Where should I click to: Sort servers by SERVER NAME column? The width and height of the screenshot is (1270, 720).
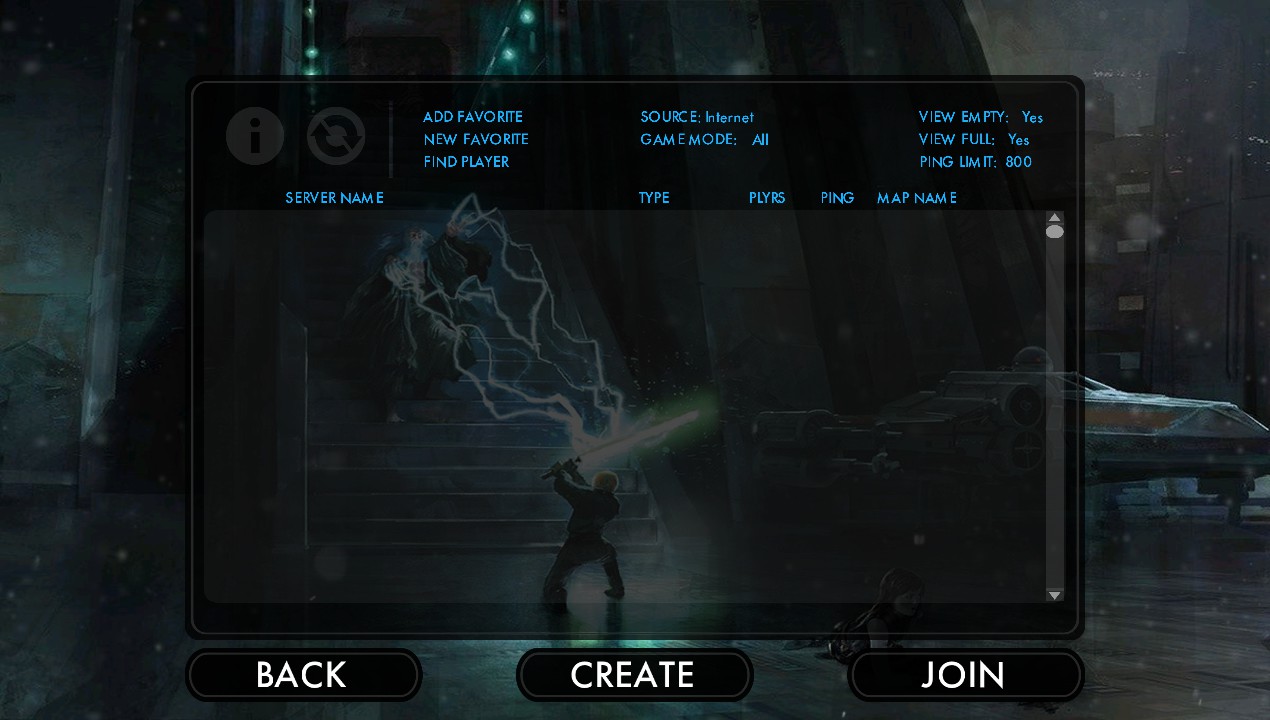click(x=334, y=198)
